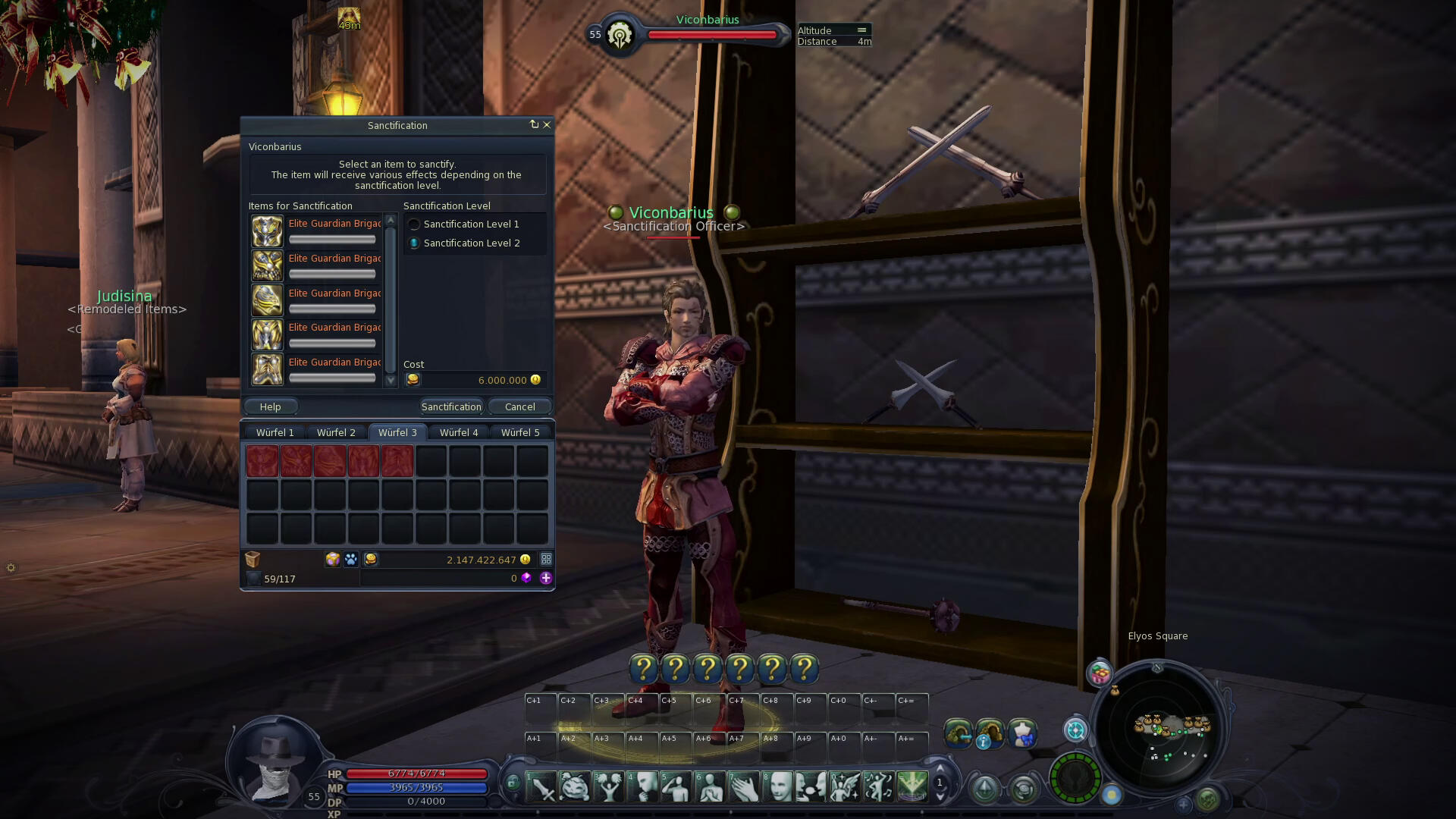This screenshot has height=819, width=1456.
Task: Click the inventory grid sort icon
Action: (545, 560)
